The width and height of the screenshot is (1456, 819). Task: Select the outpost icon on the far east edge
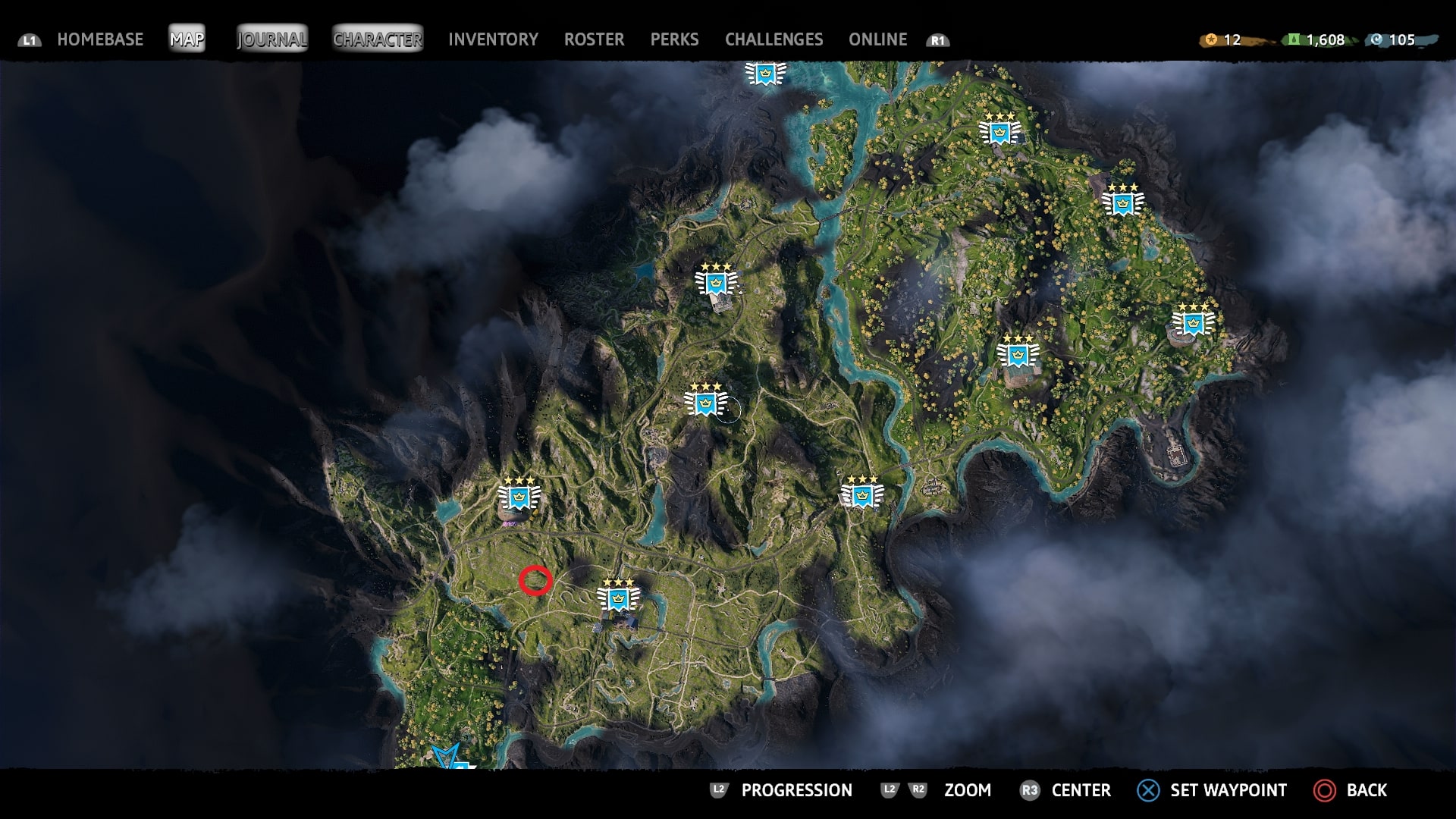[1192, 322]
